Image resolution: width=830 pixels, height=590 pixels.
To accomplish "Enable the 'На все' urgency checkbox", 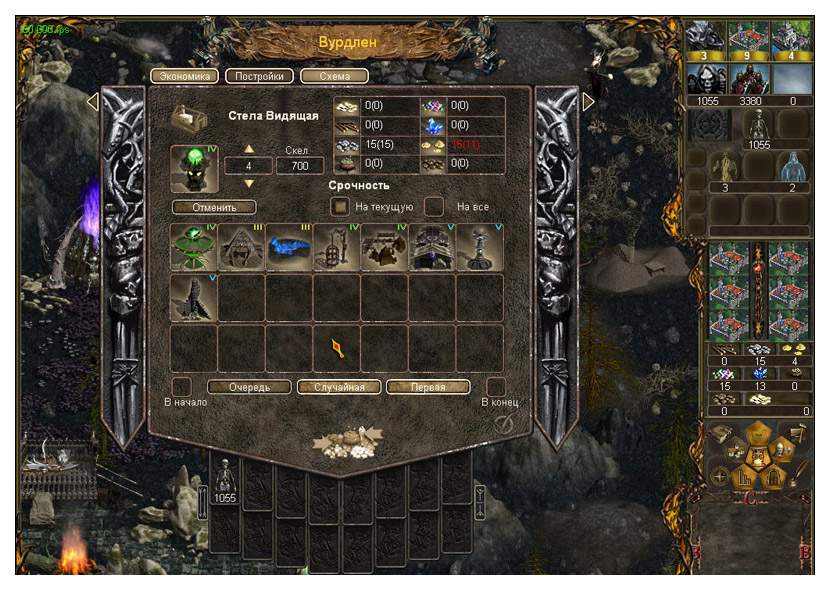I will pos(433,206).
